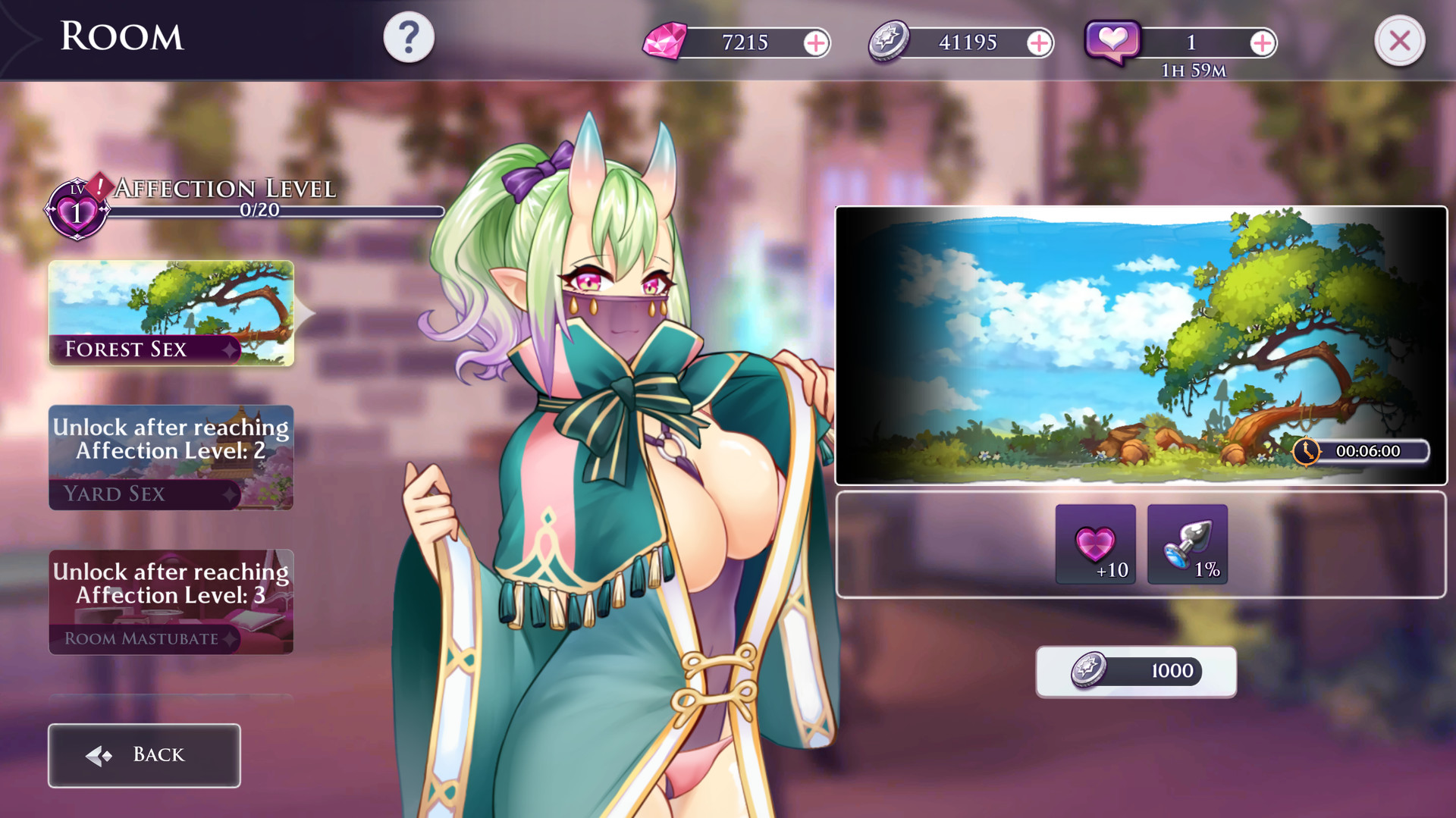Screen dimensions: 1456x818
Task: Click the Room screen title
Action: coord(121,36)
